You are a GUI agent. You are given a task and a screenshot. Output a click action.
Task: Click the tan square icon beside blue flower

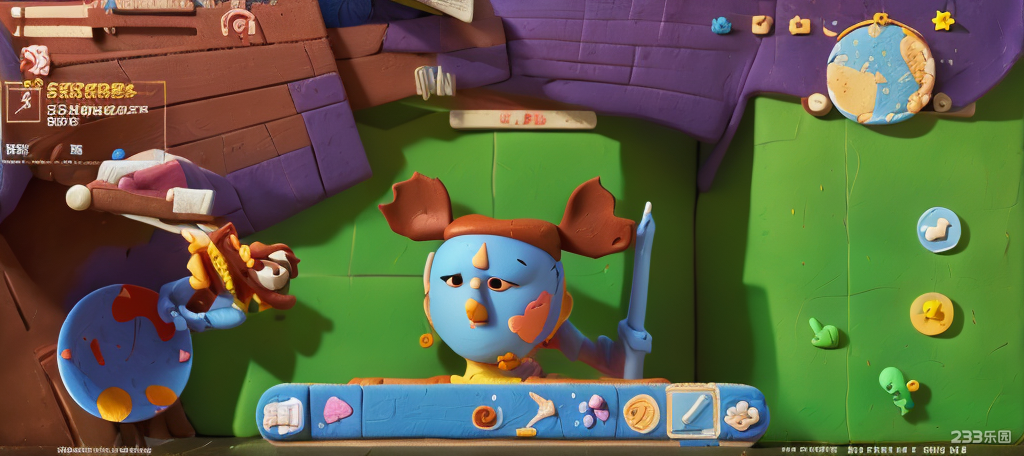(x=761, y=23)
